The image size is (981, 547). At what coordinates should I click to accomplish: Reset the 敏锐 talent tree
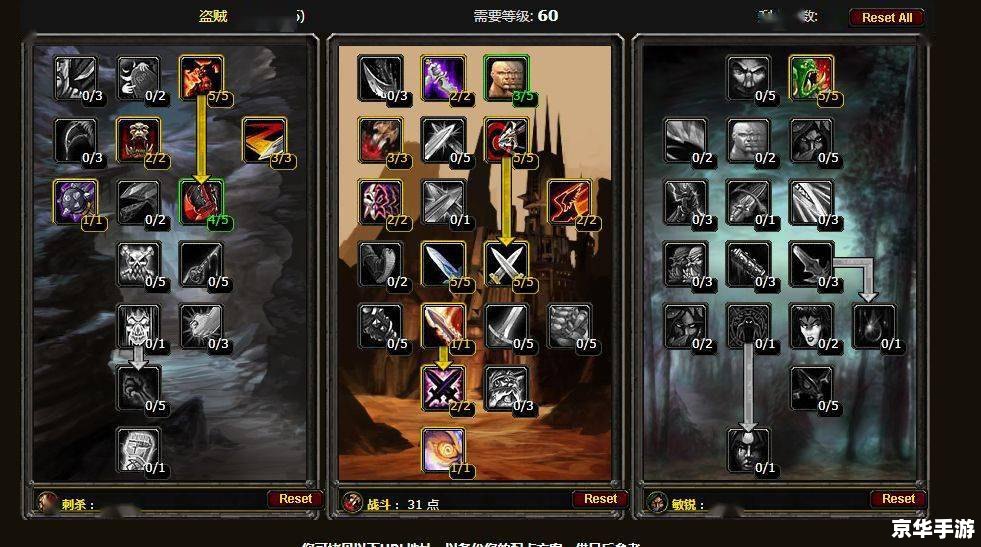(x=898, y=498)
